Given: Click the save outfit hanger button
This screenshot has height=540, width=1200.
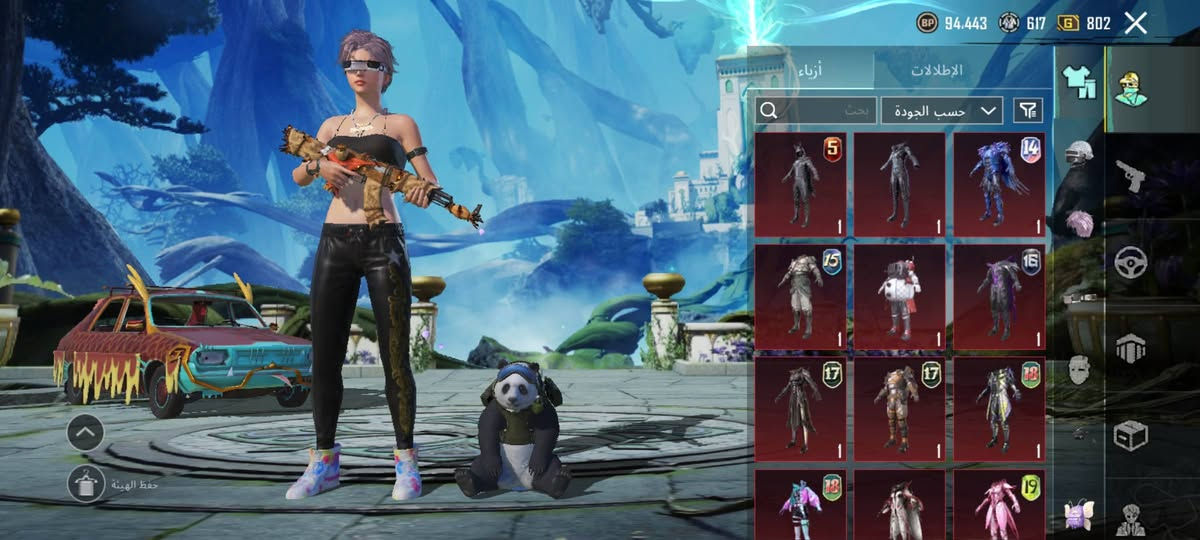Looking at the screenshot, I should [86, 484].
